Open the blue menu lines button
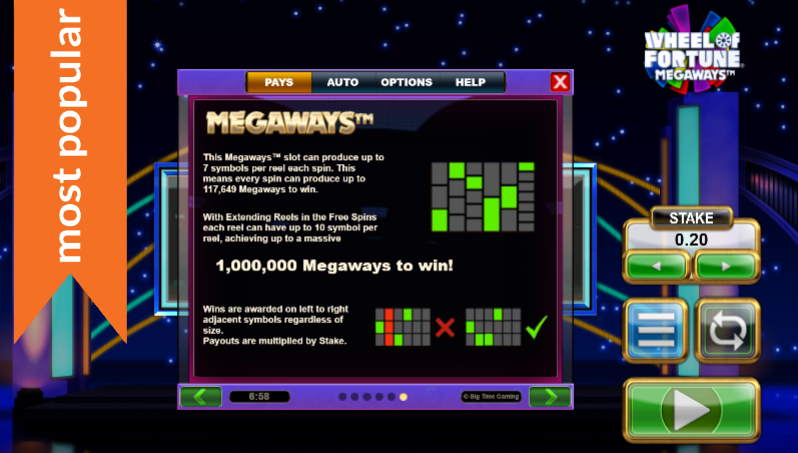The height and width of the screenshot is (453, 798). (x=655, y=330)
